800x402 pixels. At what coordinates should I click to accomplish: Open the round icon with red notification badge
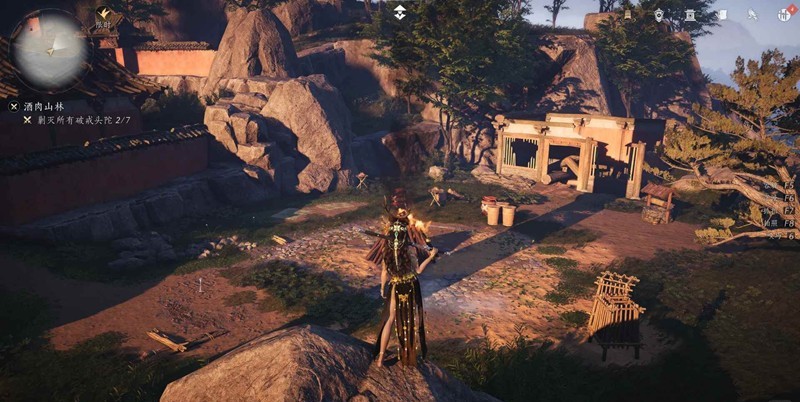(784, 14)
